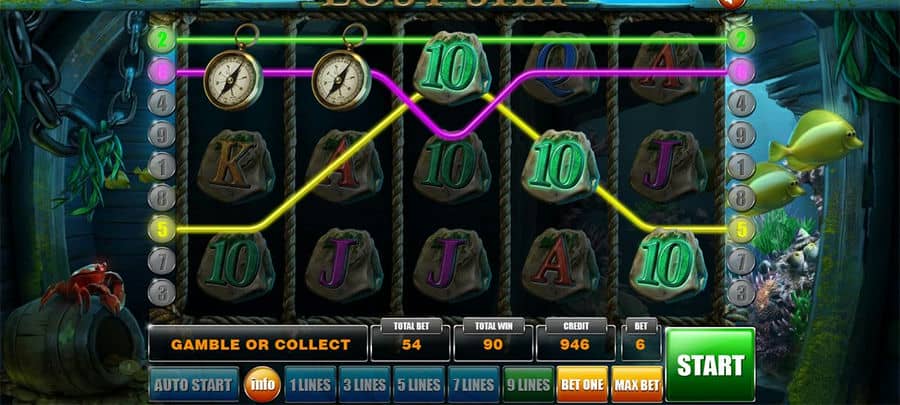This screenshot has width=900, height=405.
Task: Pick the 7 LINES option
Action: [472, 384]
